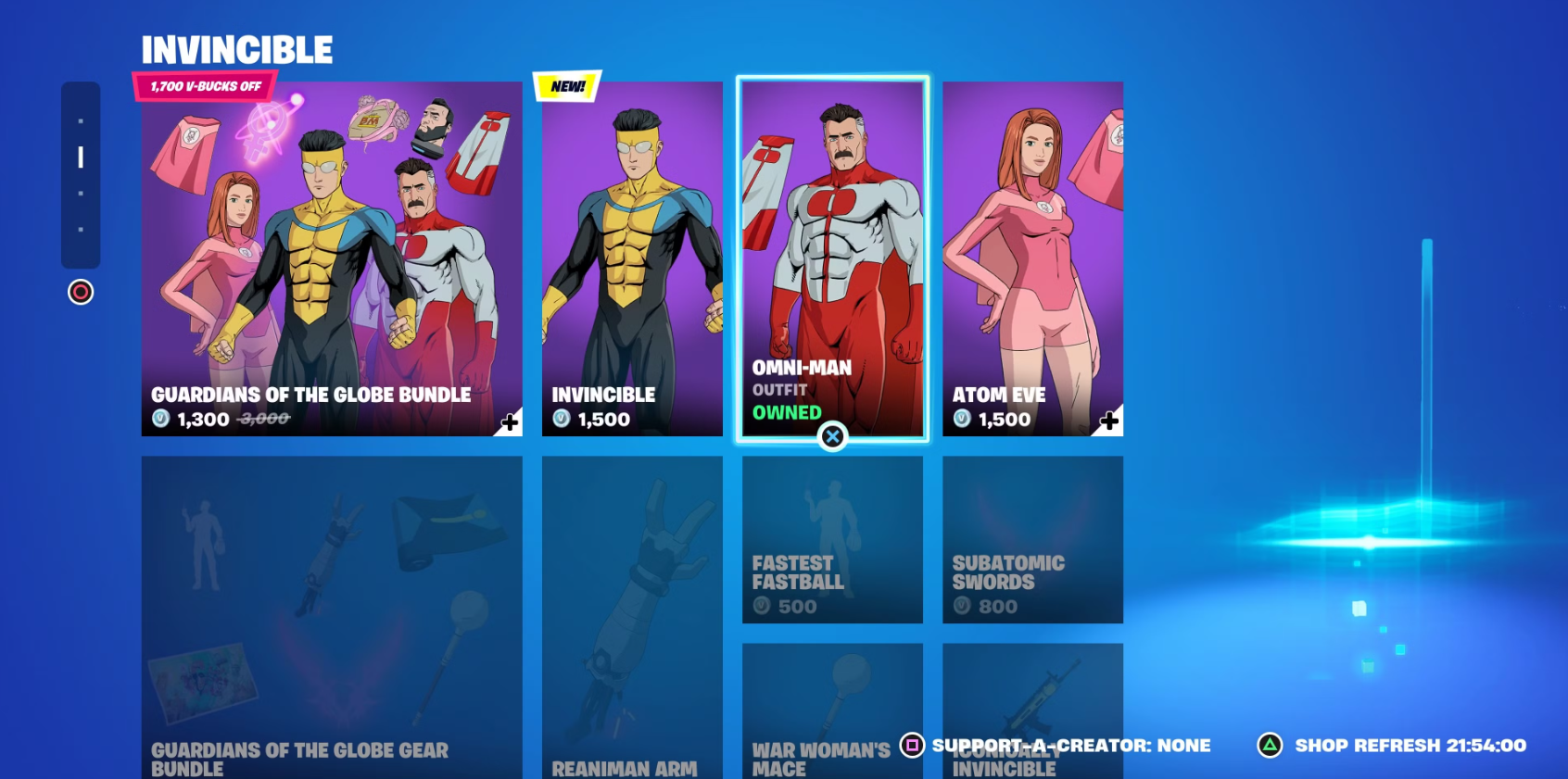Deselect Omni-Man via the X button
The width and height of the screenshot is (1568, 779).
tap(831, 436)
